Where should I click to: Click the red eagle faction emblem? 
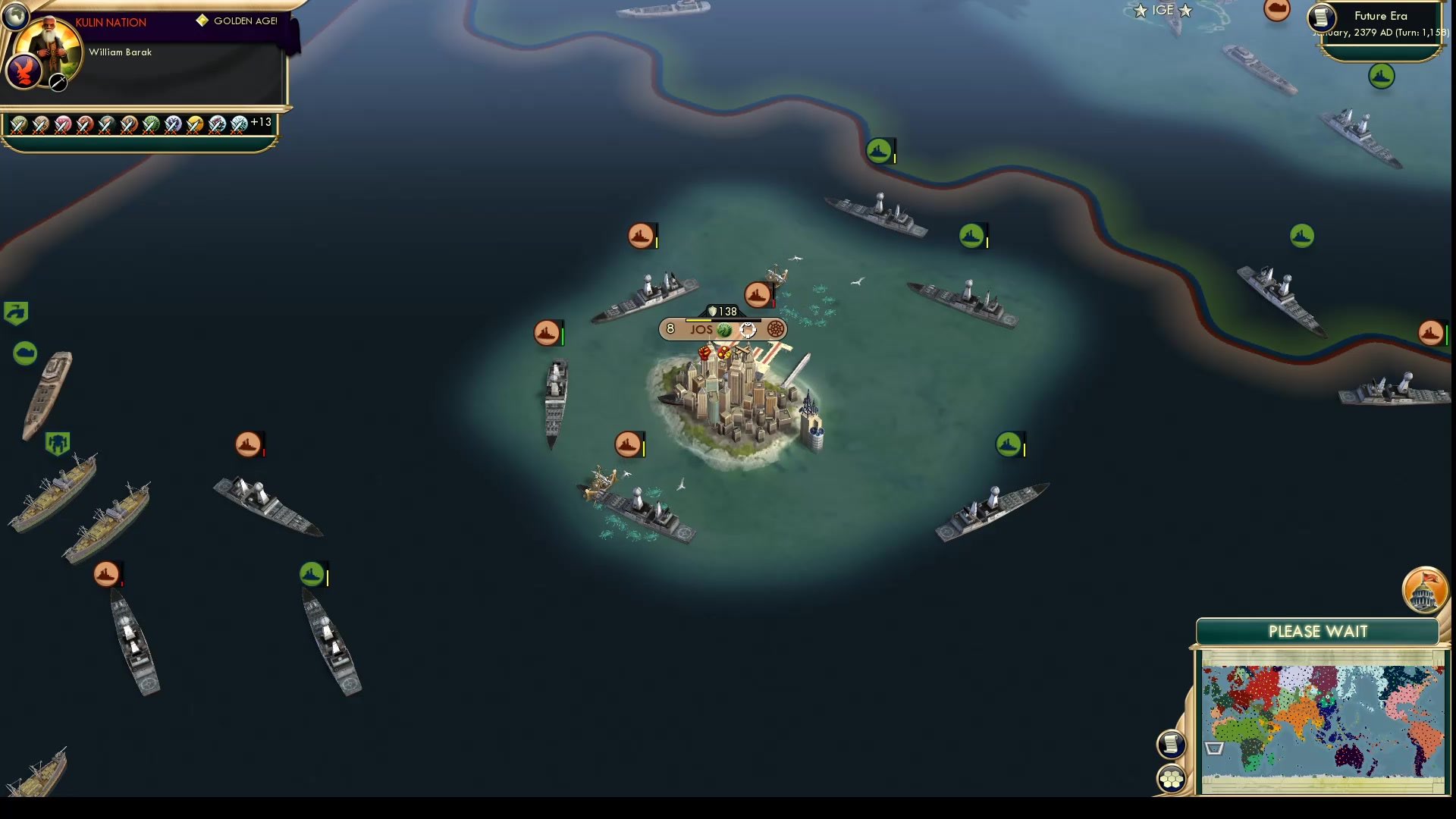point(25,72)
